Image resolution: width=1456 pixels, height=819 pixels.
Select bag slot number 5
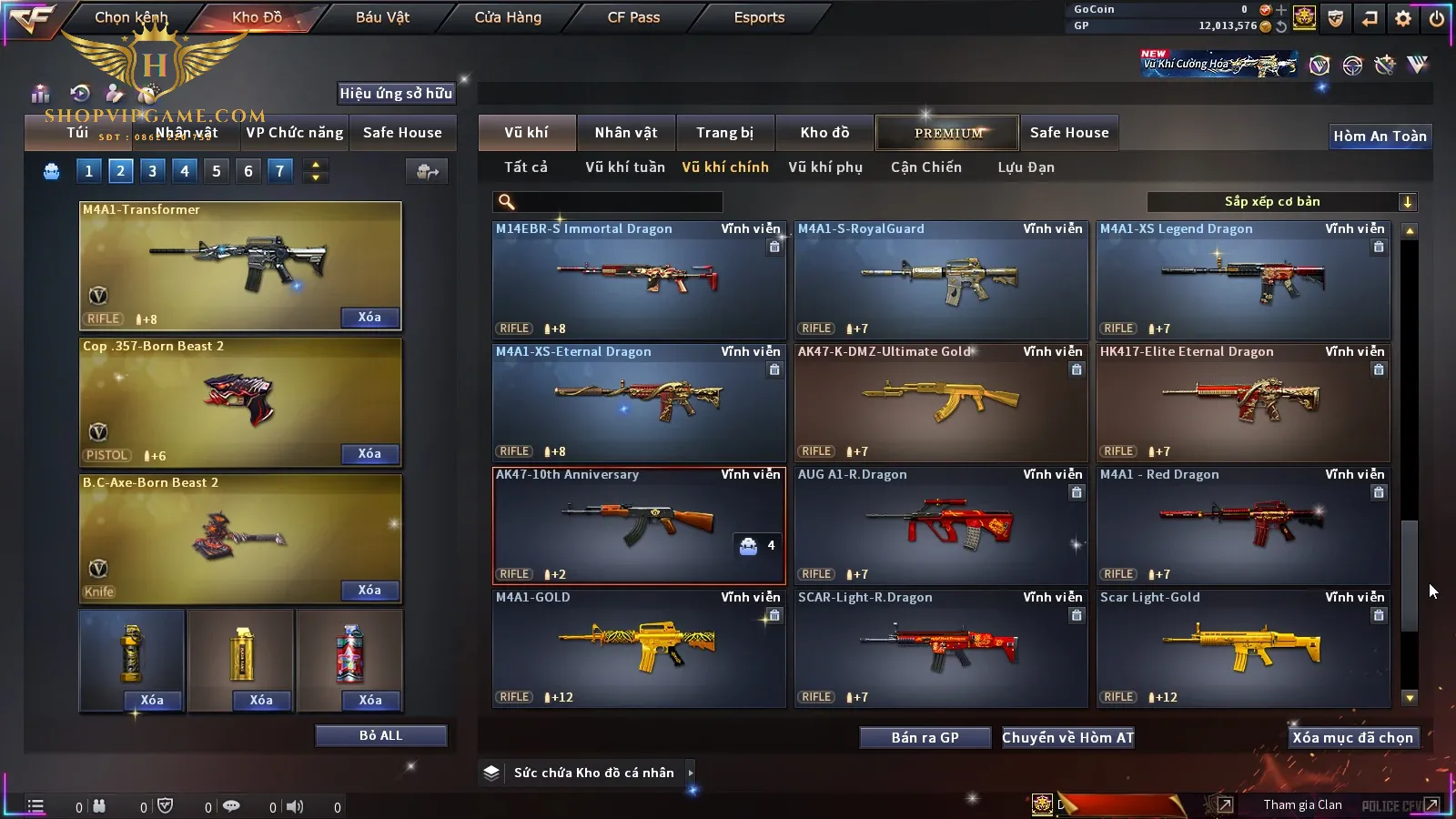(x=217, y=171)
